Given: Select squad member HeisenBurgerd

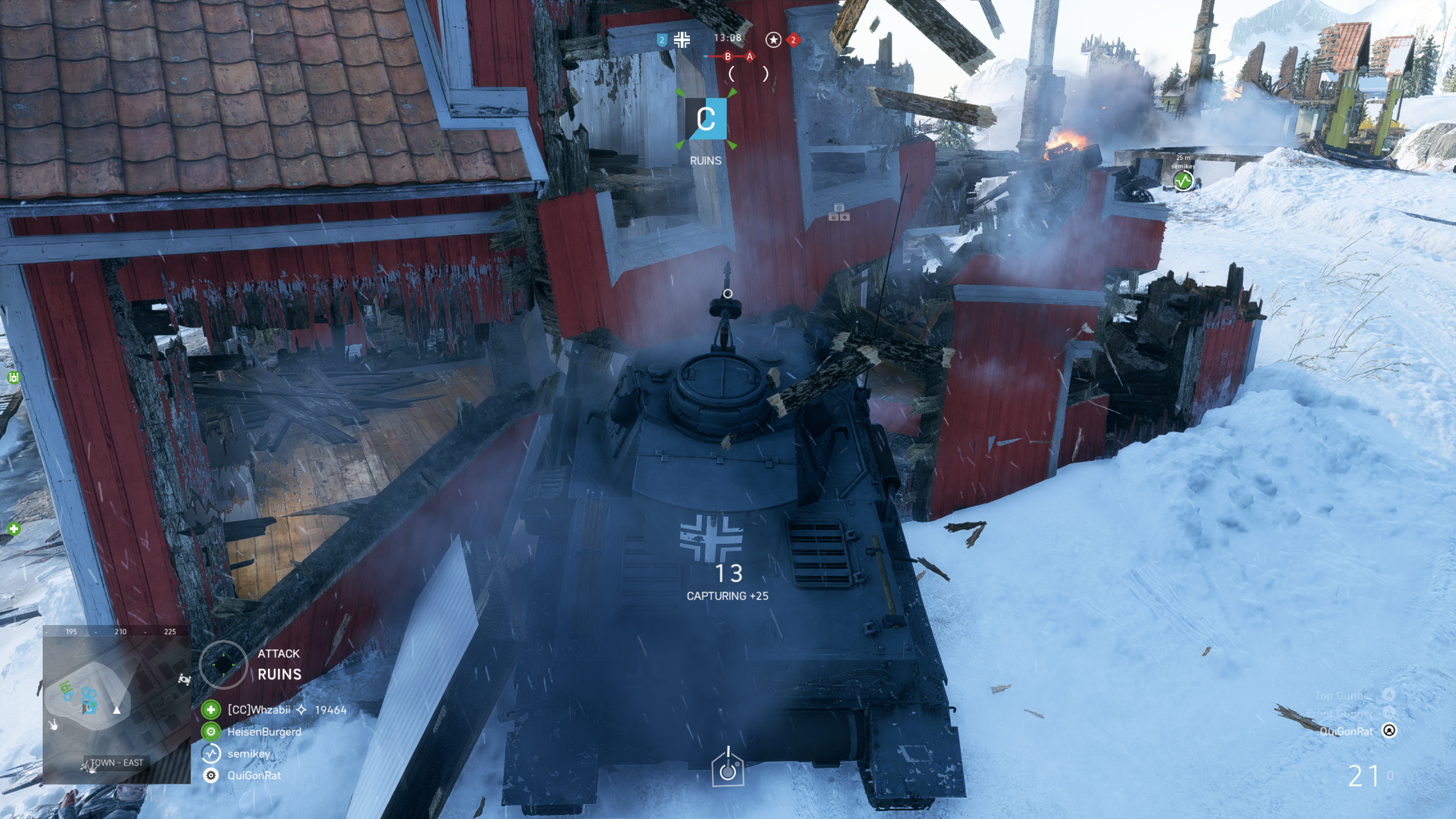Looking at the screenshot, I should click(264, 732).
